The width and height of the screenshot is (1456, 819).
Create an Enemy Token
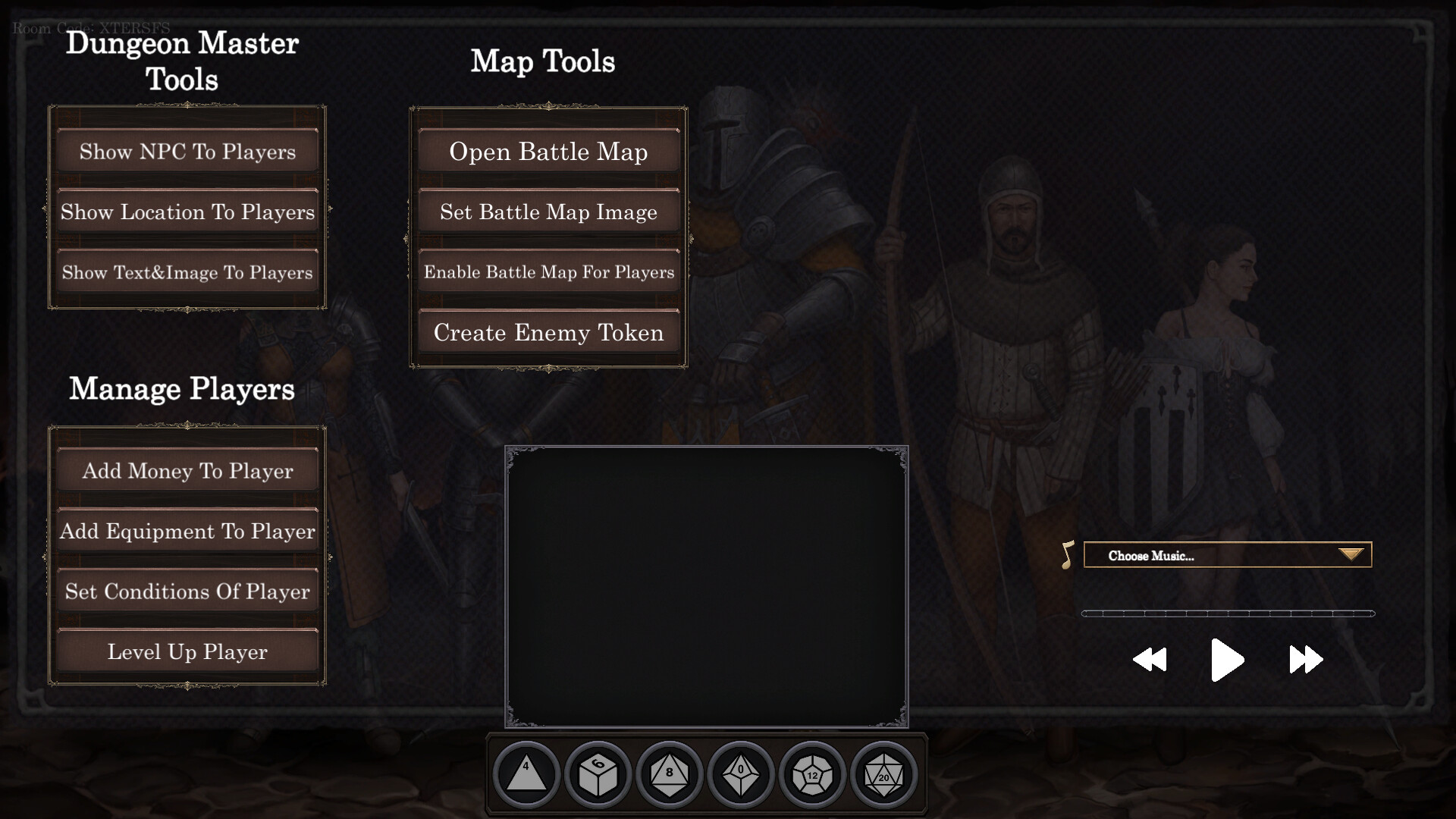[x=548, y=332]
